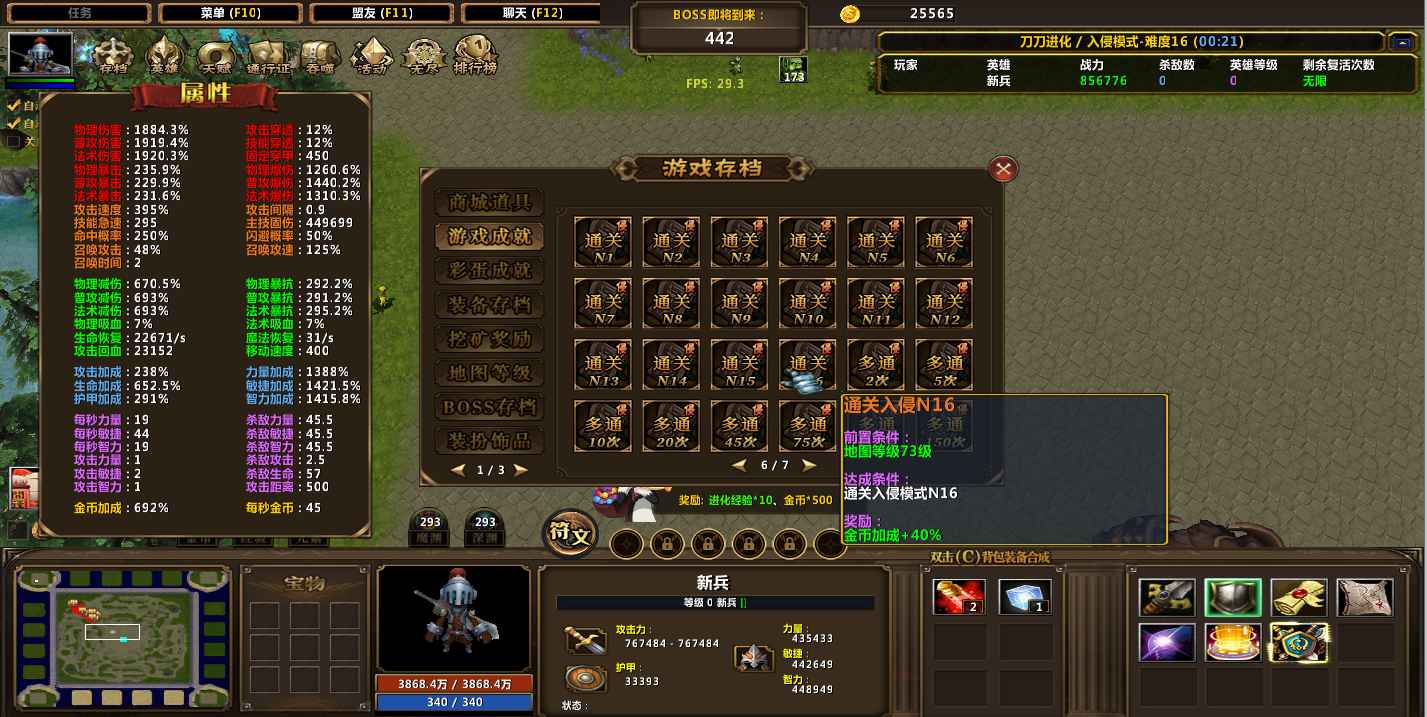
Task: Switch to the 商城道具 category
Action: pyautogui.click(x=490, y=203)
